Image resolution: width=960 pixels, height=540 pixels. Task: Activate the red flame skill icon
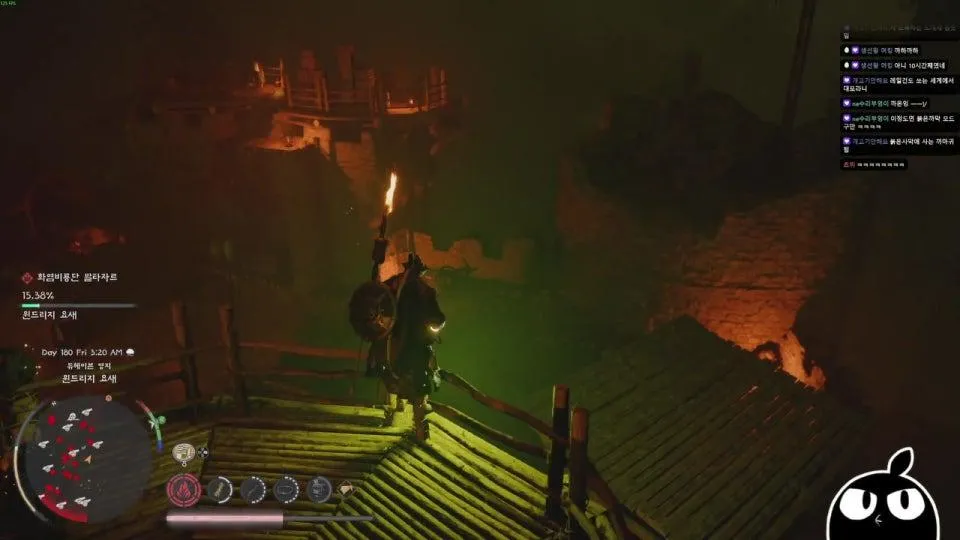point(184,489)
